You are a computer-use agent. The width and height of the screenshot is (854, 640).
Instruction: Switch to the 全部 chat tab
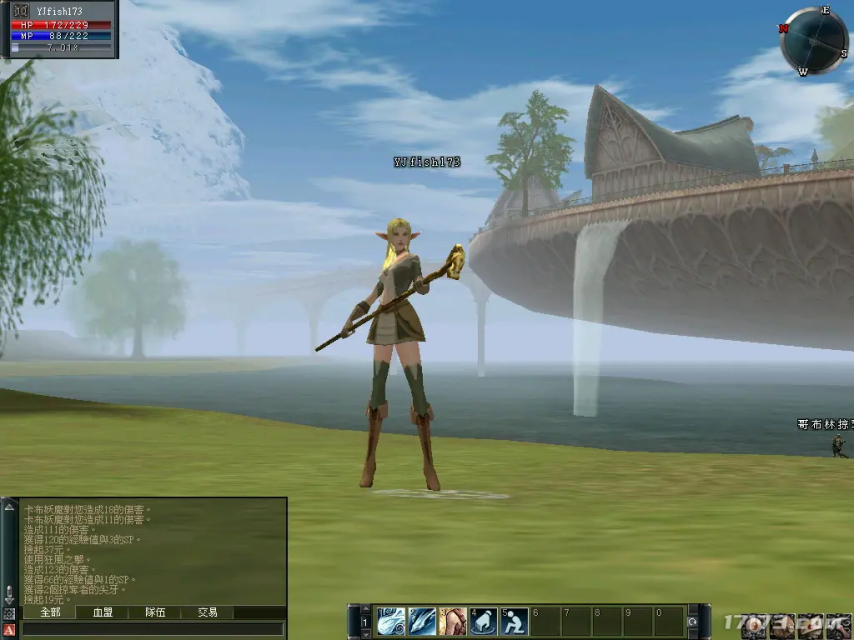[x=50, y=612]
